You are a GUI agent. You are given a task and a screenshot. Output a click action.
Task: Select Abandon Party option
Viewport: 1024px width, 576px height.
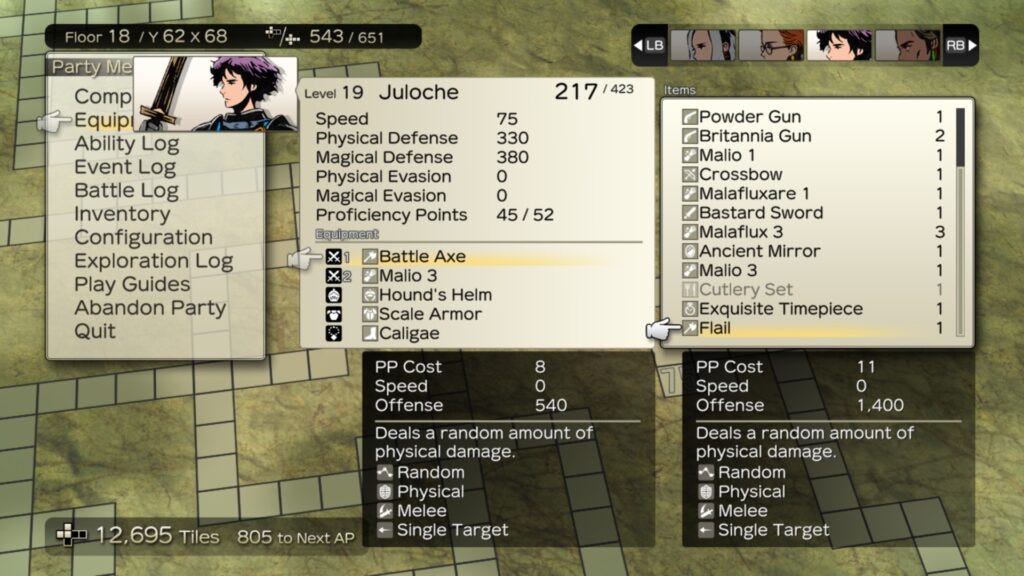point(150,308)
